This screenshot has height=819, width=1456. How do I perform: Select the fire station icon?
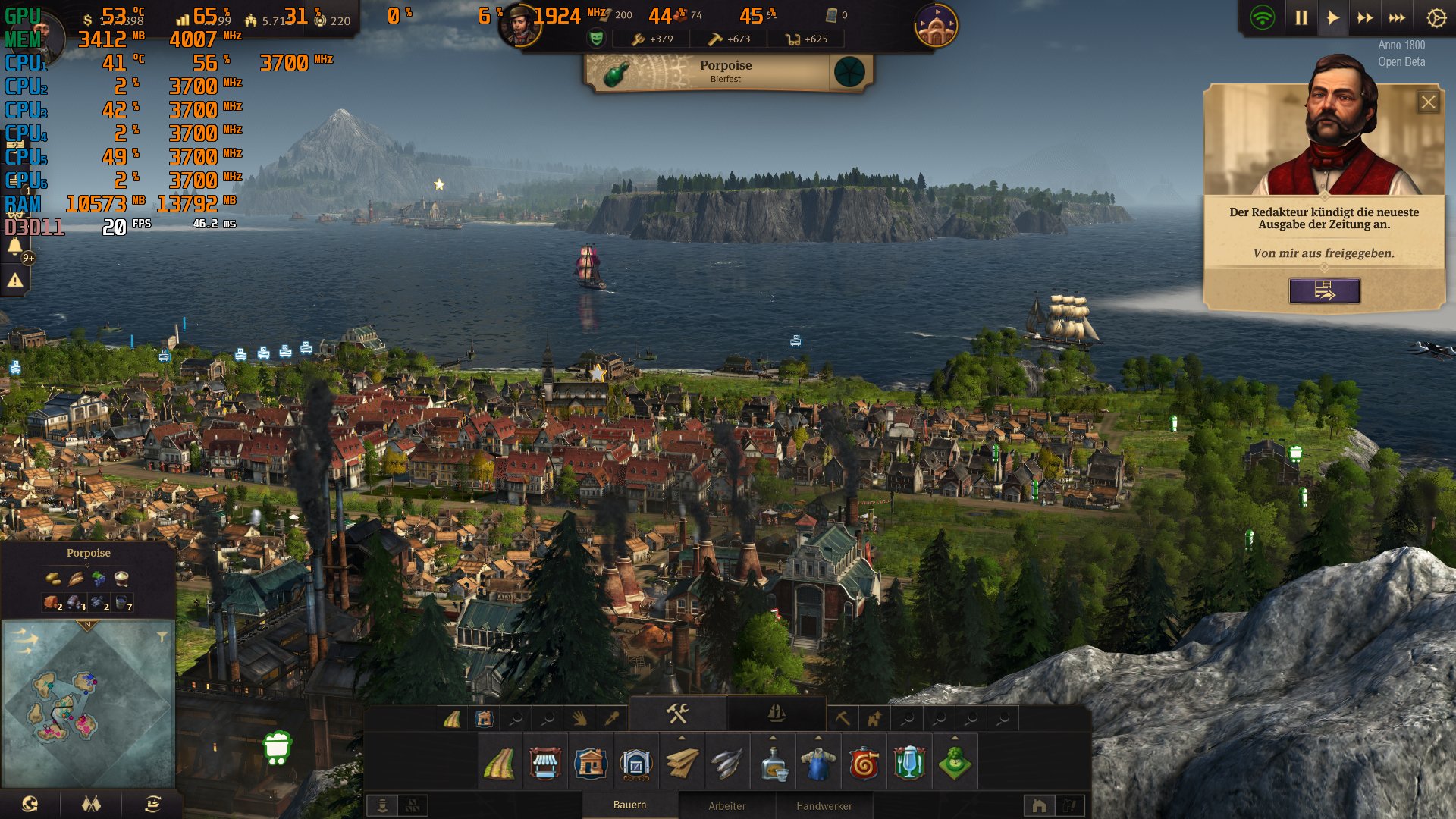click(x=864, y=764)
